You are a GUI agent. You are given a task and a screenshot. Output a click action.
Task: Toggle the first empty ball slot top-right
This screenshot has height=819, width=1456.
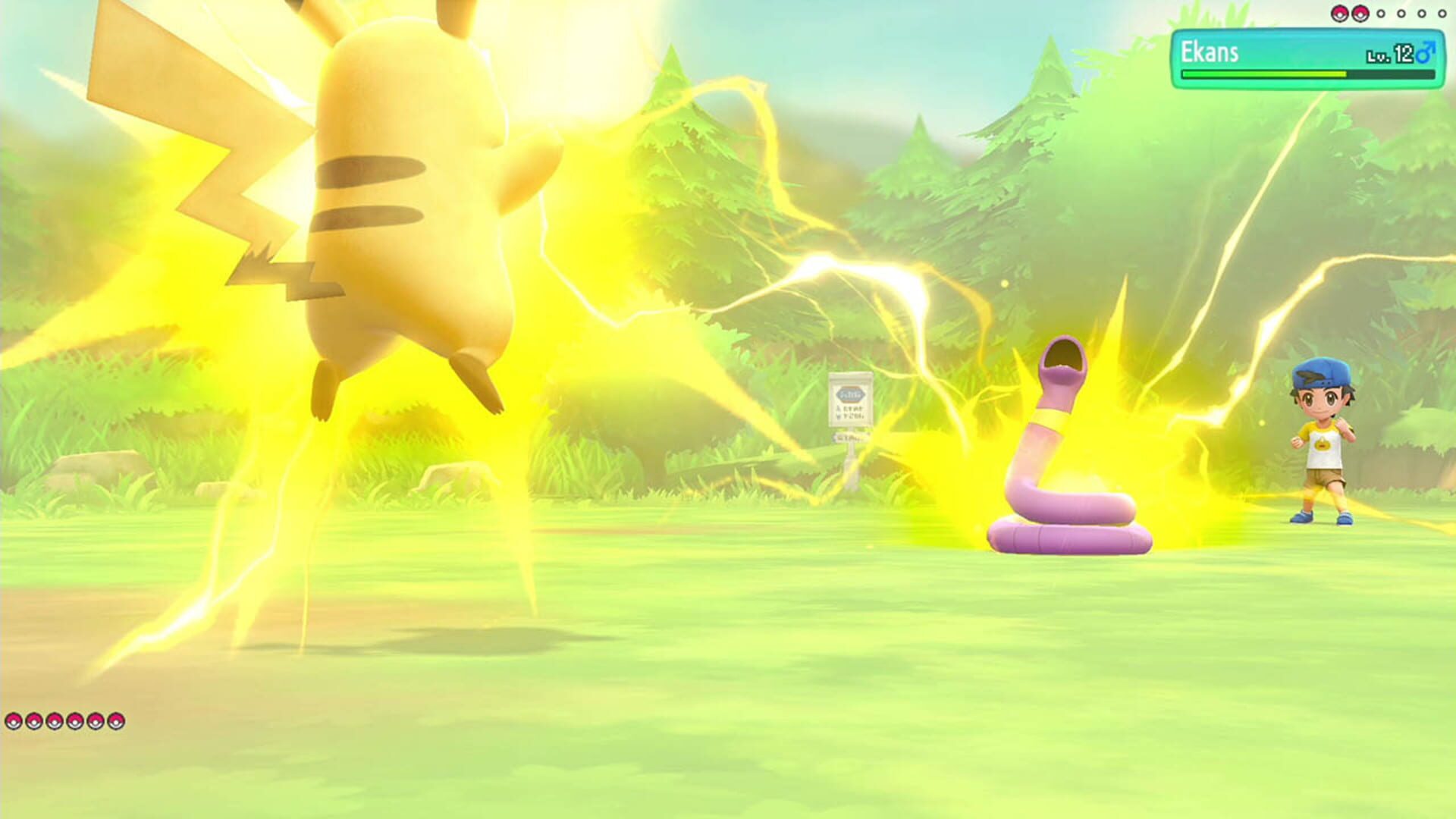click(1381, 13)
